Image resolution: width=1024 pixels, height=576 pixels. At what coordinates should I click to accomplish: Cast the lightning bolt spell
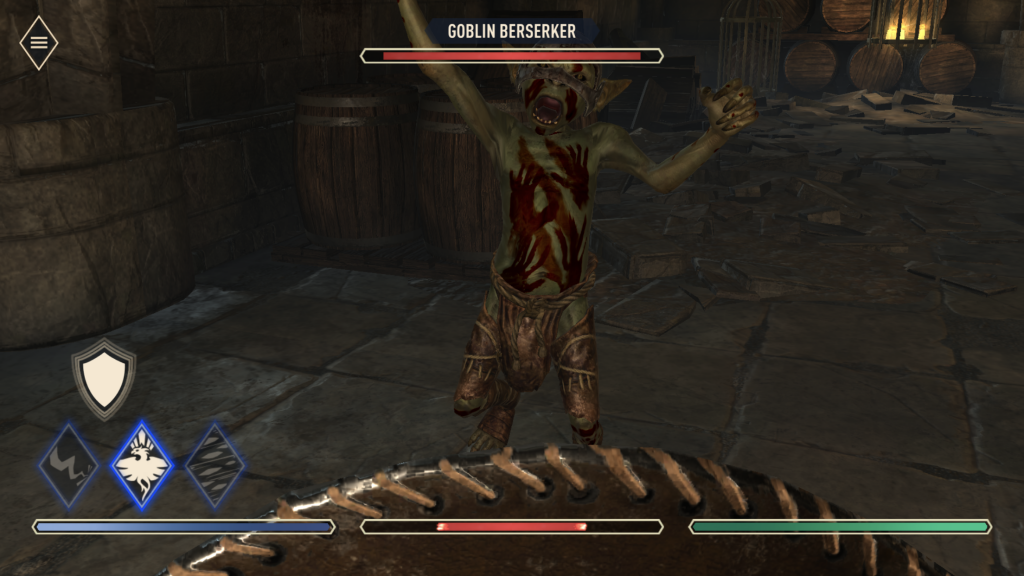(69, 465)
